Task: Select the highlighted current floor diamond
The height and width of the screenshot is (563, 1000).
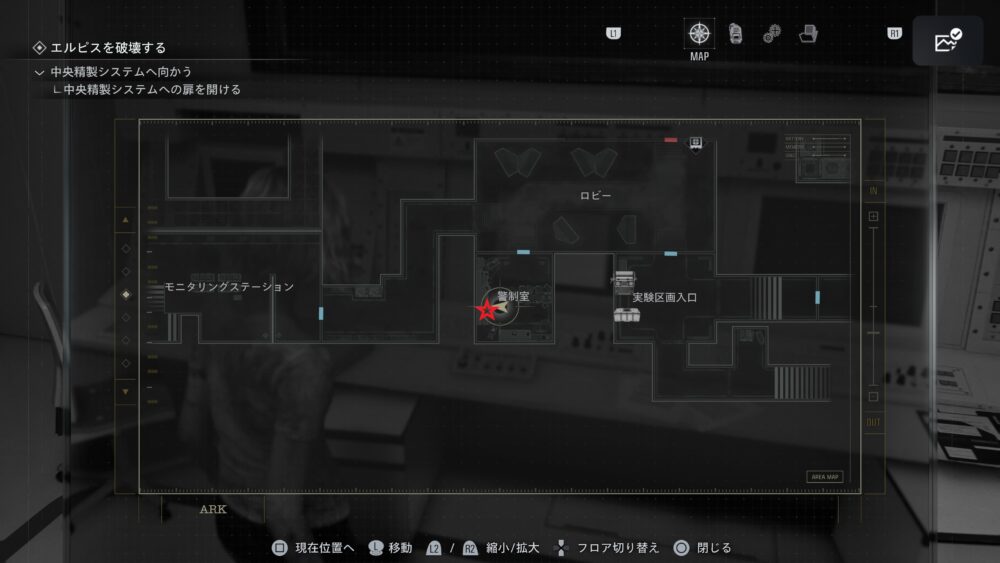Action: point(125,294)
